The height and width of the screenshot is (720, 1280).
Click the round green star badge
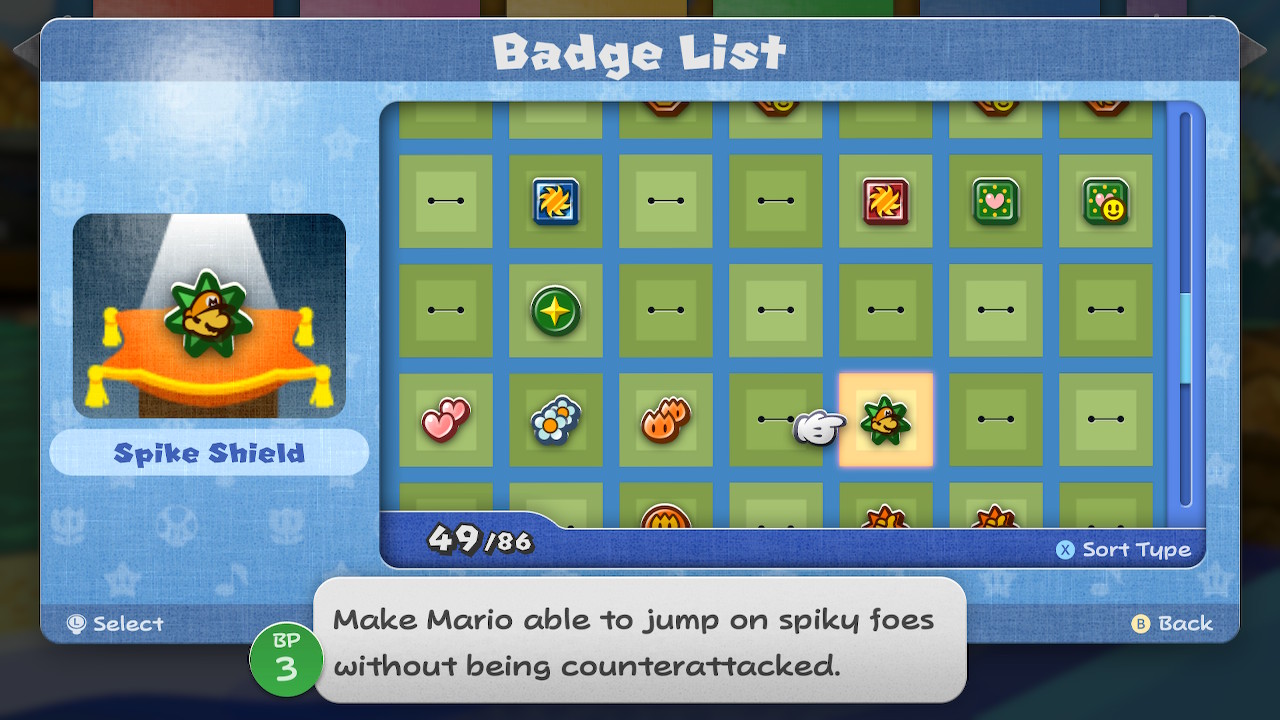click(x=555, y=311)
